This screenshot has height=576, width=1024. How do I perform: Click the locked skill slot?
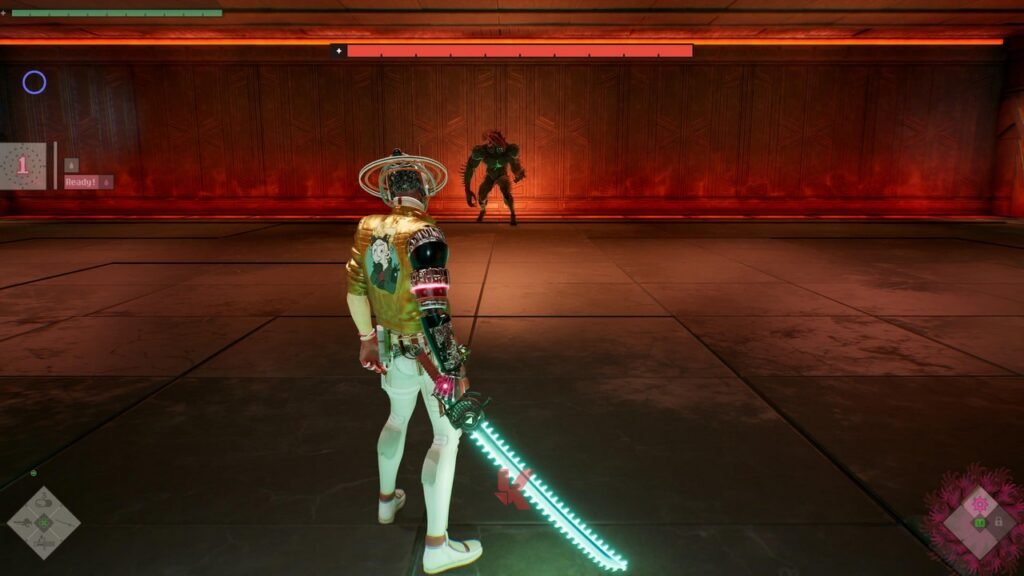click(998, 522)
